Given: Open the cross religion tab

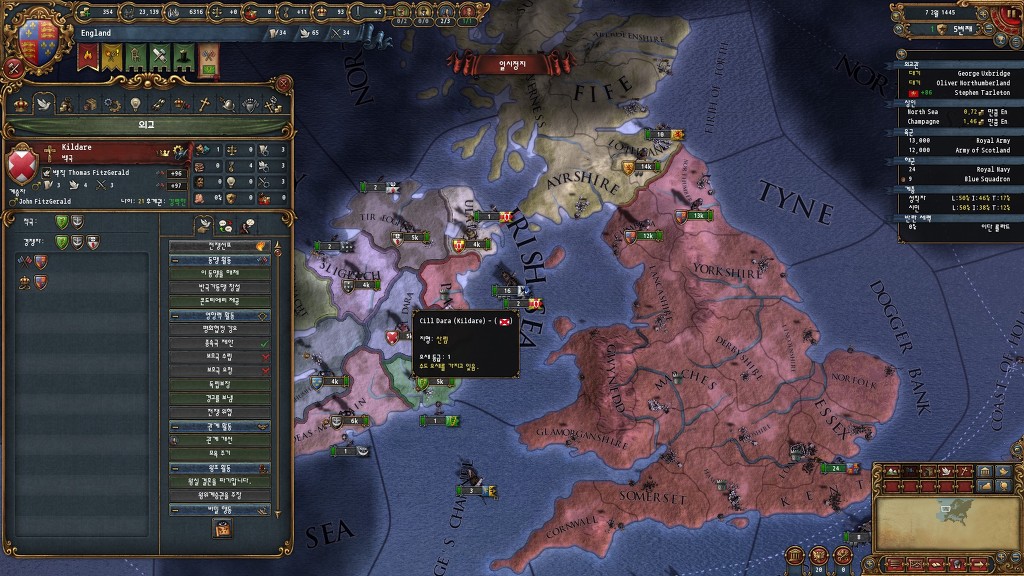Looking at the screenshot, I should 203,103.
